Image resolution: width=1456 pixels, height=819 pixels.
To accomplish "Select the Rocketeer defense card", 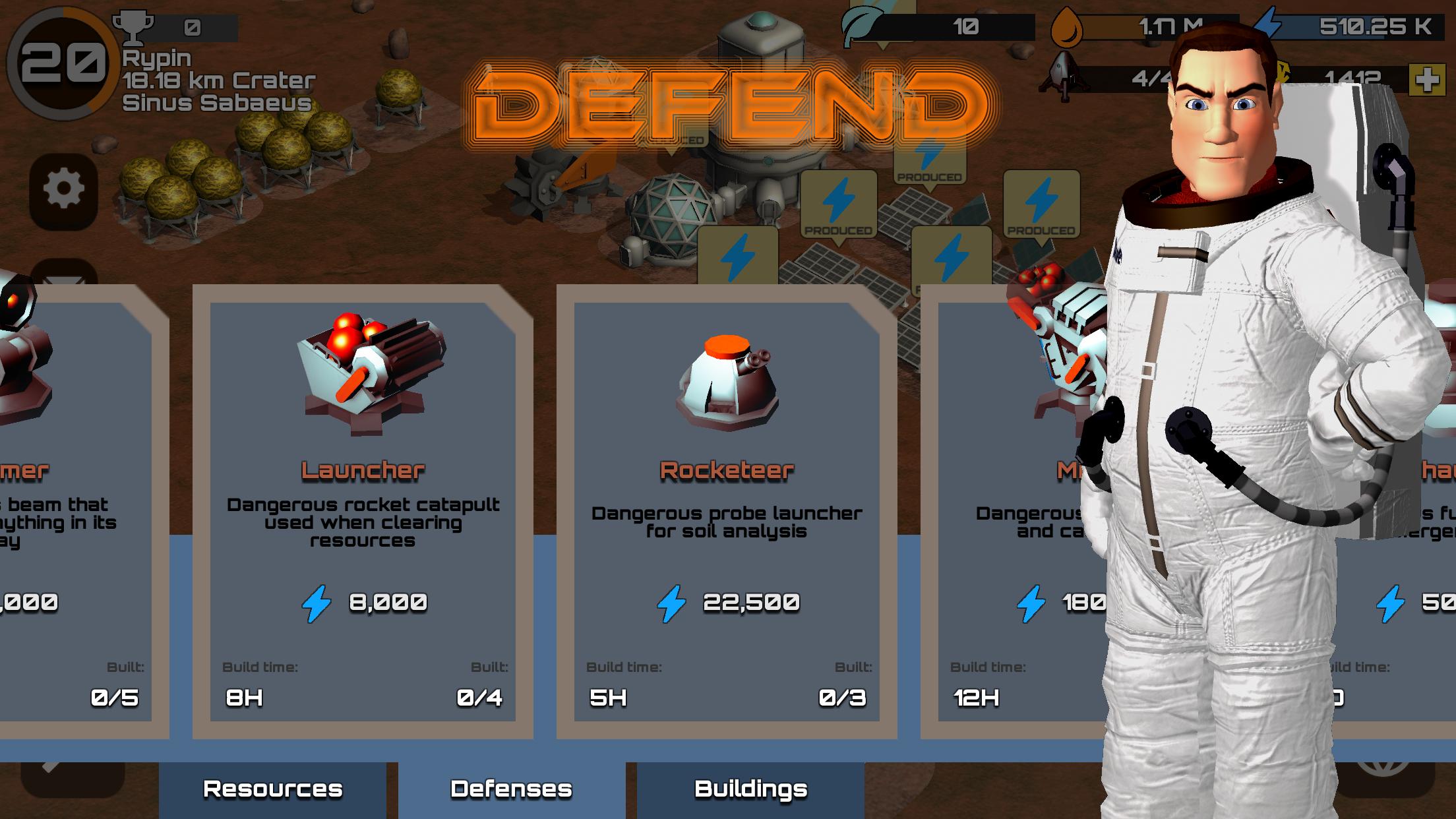I will tap(727, 511).
